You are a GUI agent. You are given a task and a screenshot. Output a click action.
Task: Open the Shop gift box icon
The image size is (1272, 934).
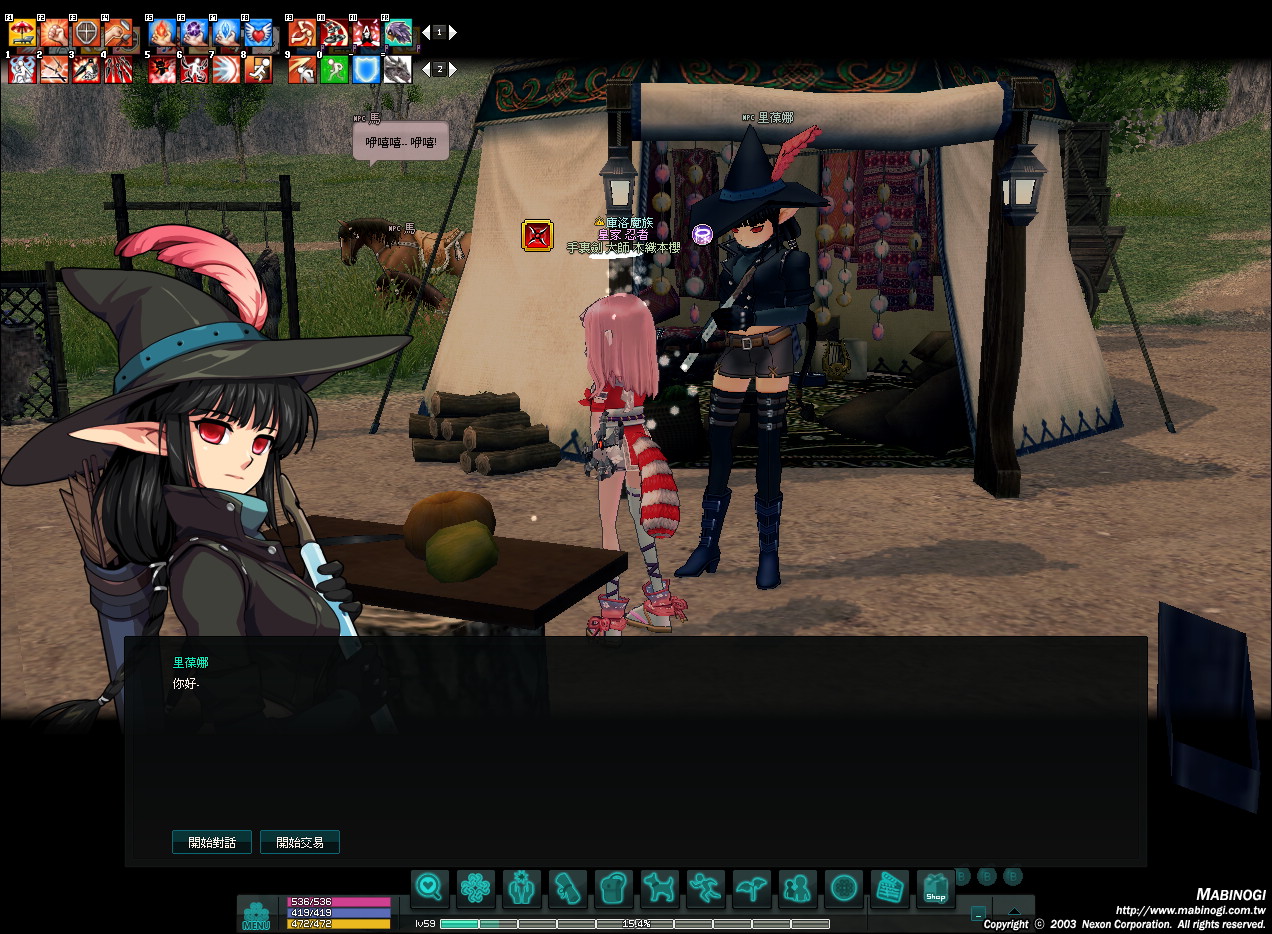click(x=935, y=889)
